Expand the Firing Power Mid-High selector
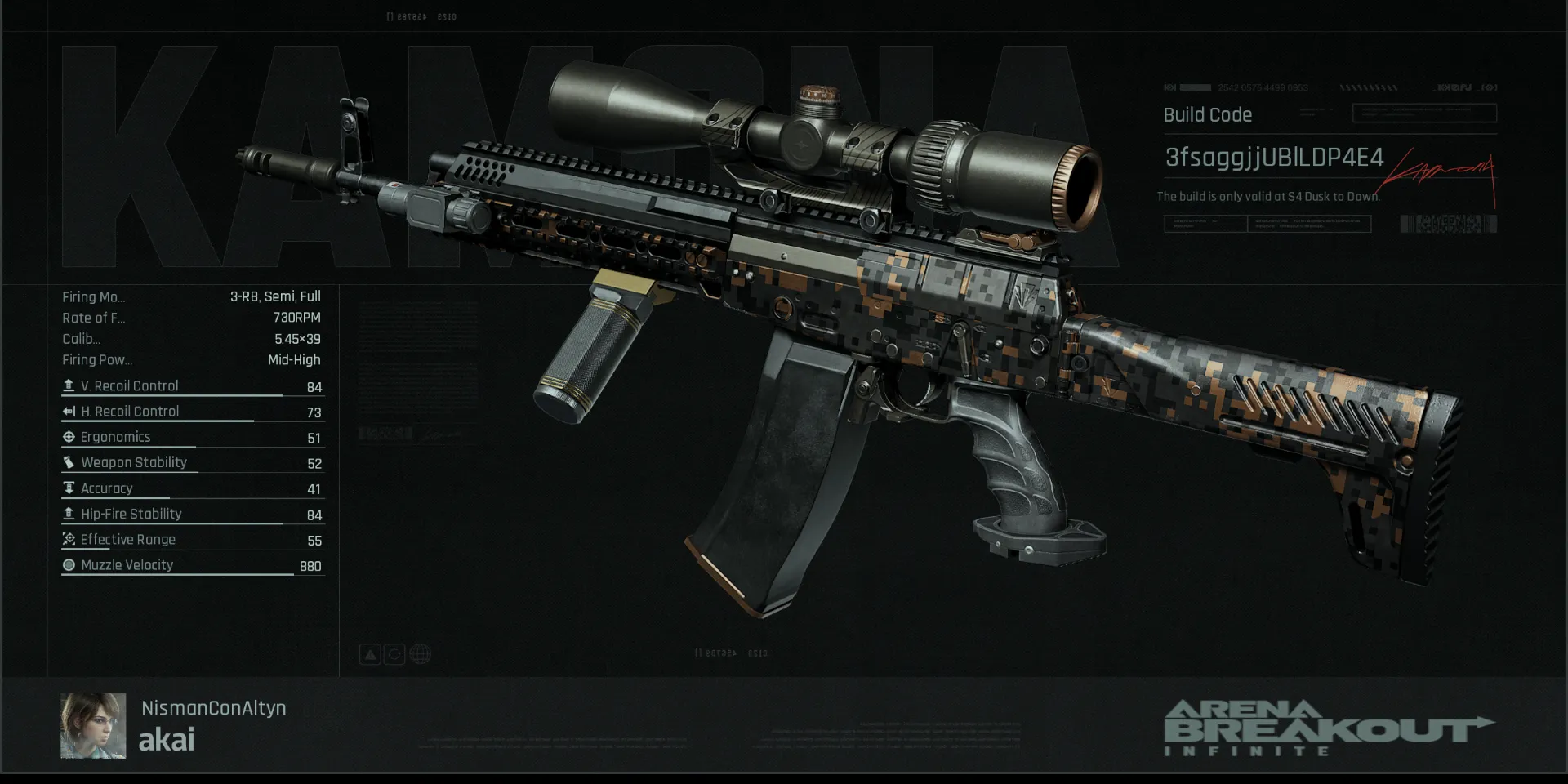Image resolution: width=1568 pixels, height=784 pixels. (192, 359)
